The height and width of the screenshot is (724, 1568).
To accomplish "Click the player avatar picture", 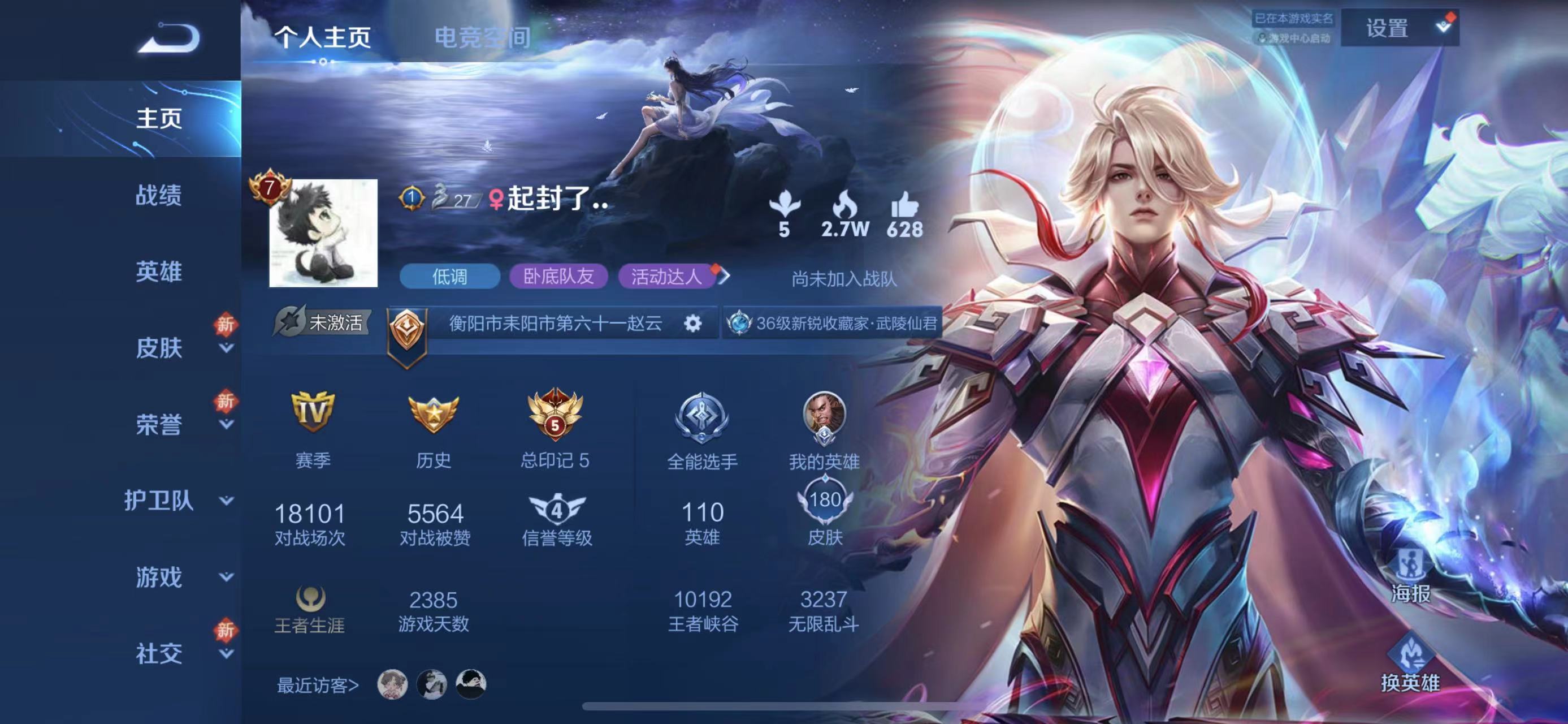I will coord(323,233).
